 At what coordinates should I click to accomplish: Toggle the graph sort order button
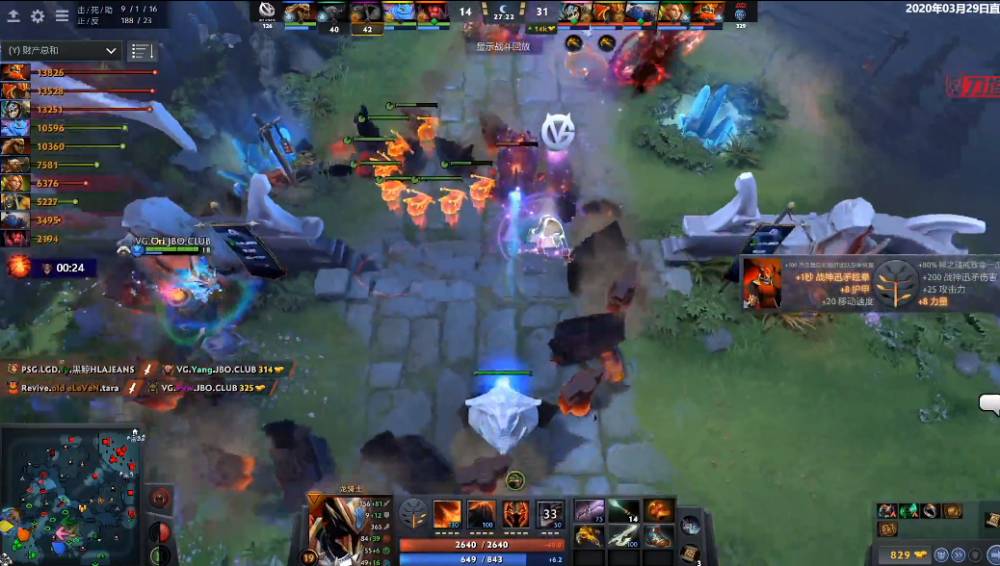tap(142, 50)
